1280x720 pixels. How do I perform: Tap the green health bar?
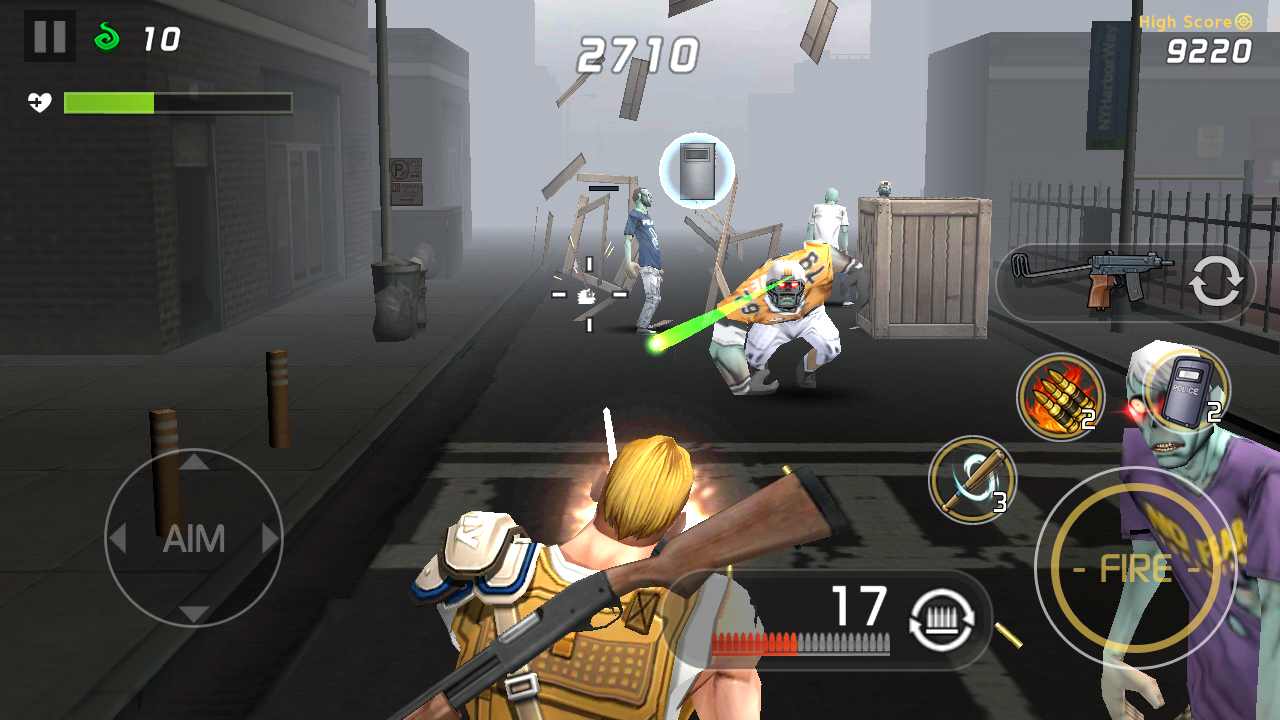110,102
